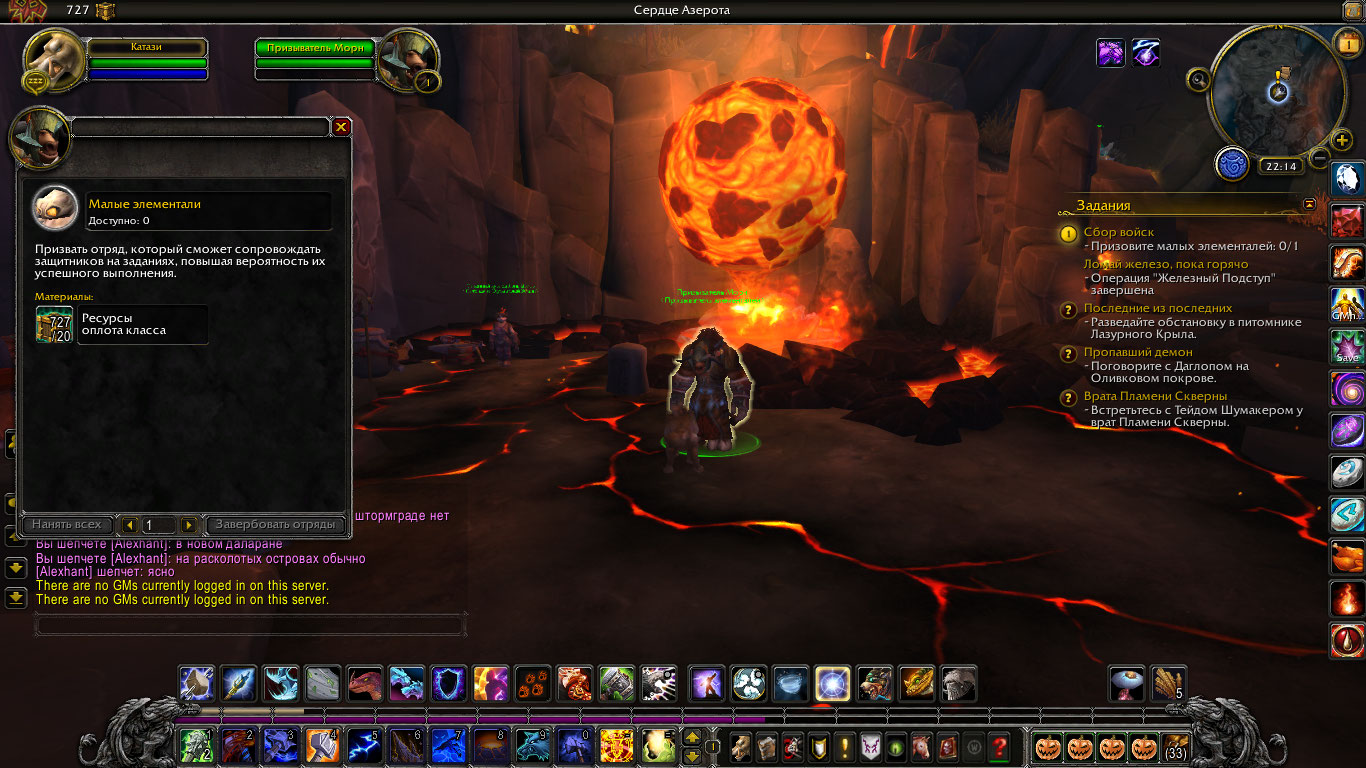Decrease the troop quantity with left arrow

pos(128,525)
